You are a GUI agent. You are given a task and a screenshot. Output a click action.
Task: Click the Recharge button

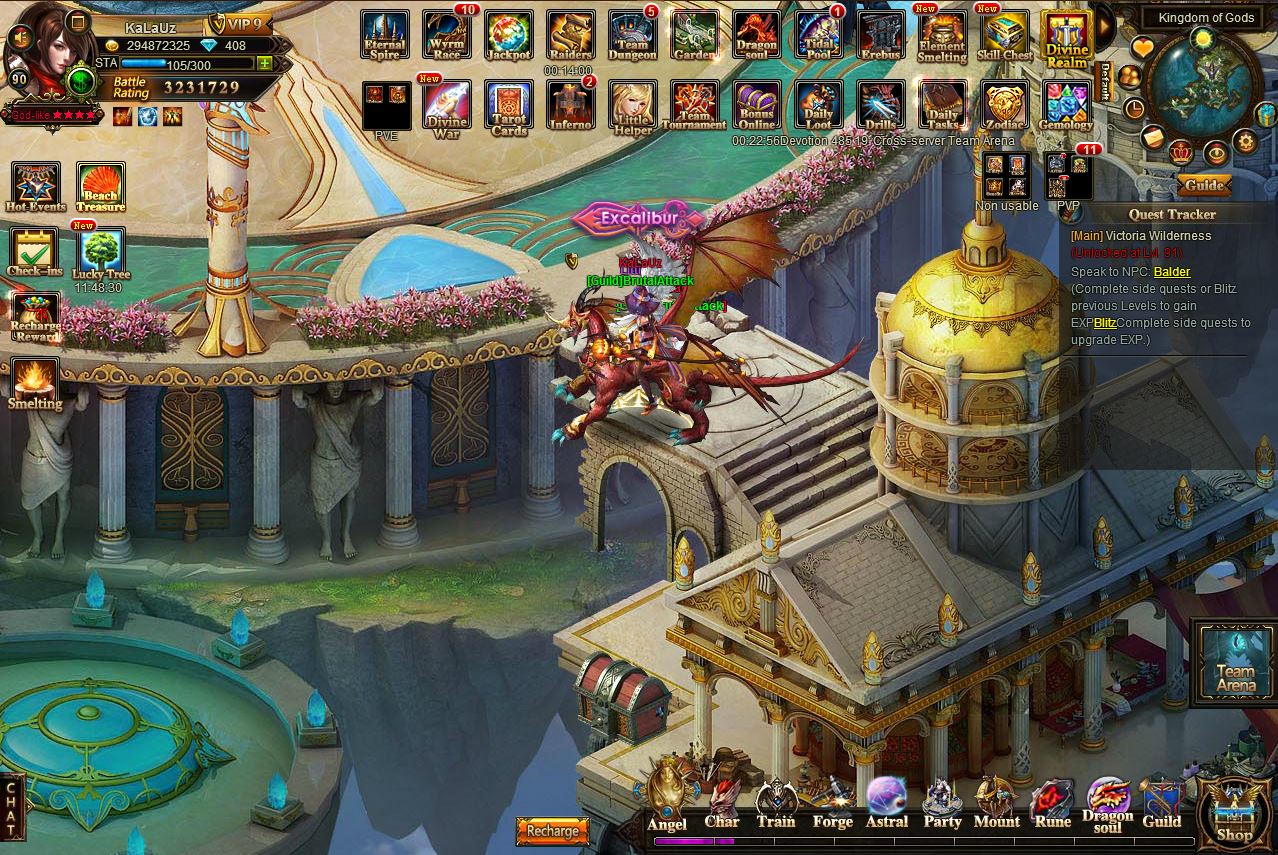(x=552, y=831)
